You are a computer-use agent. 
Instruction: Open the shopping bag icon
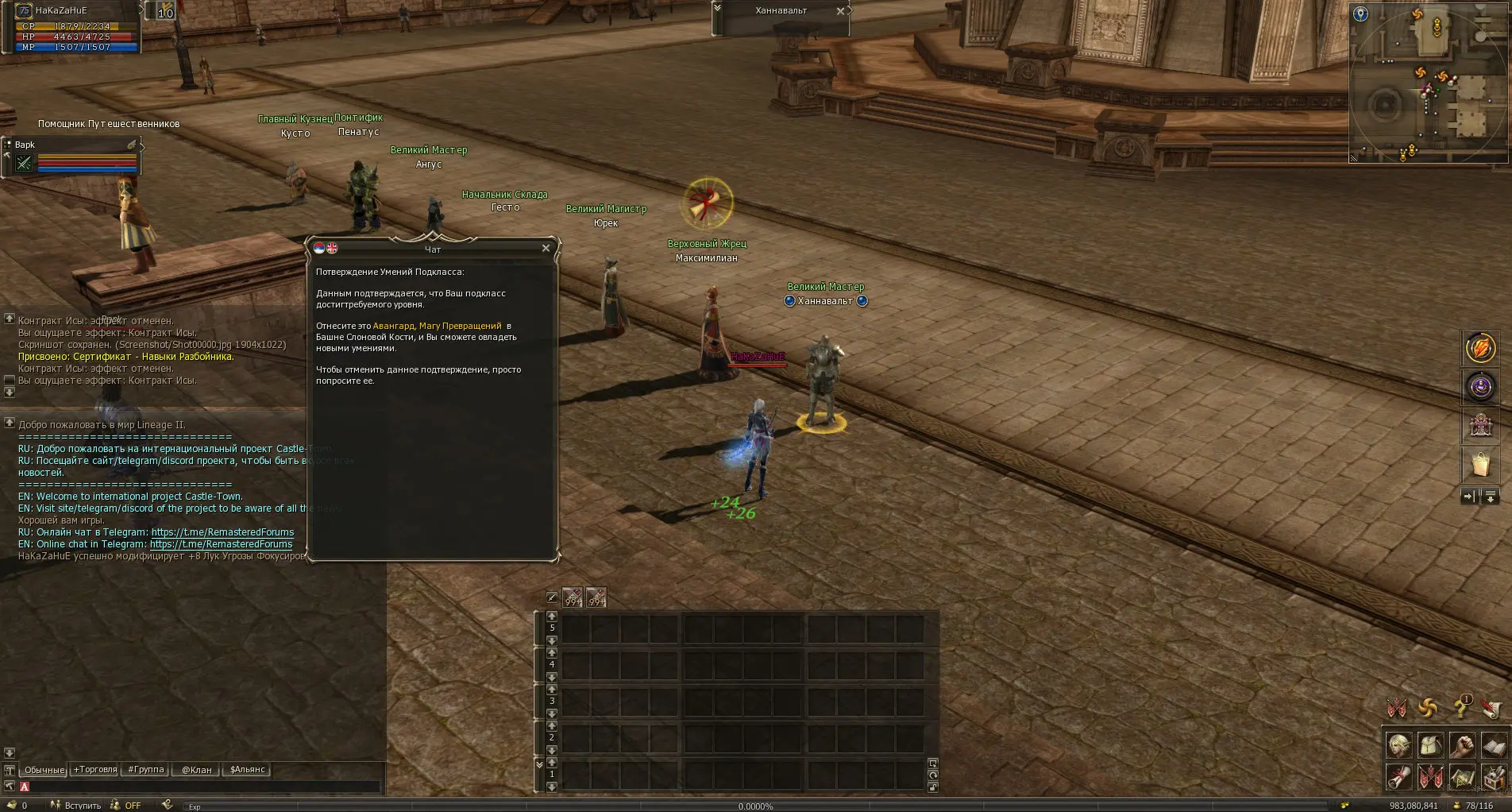click(1480, 465)
